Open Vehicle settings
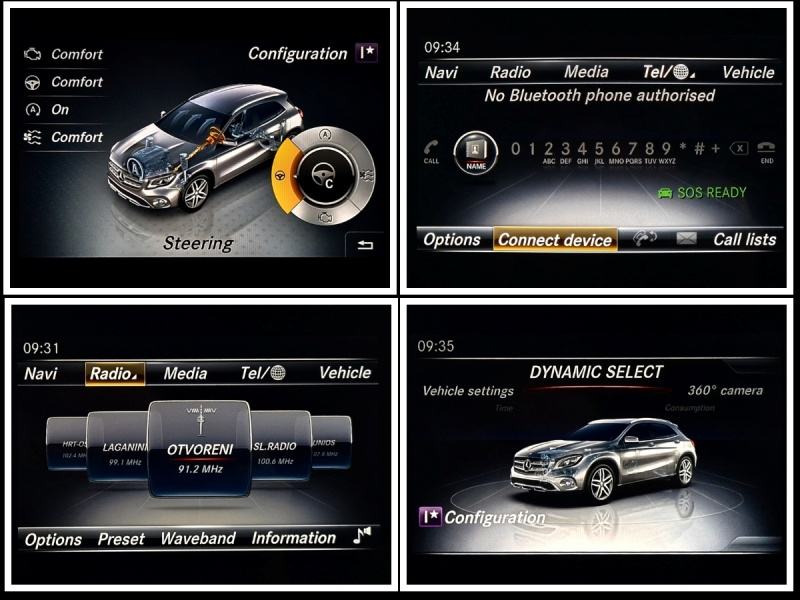This screenshot has height=600, width=800. coord(468,391)
